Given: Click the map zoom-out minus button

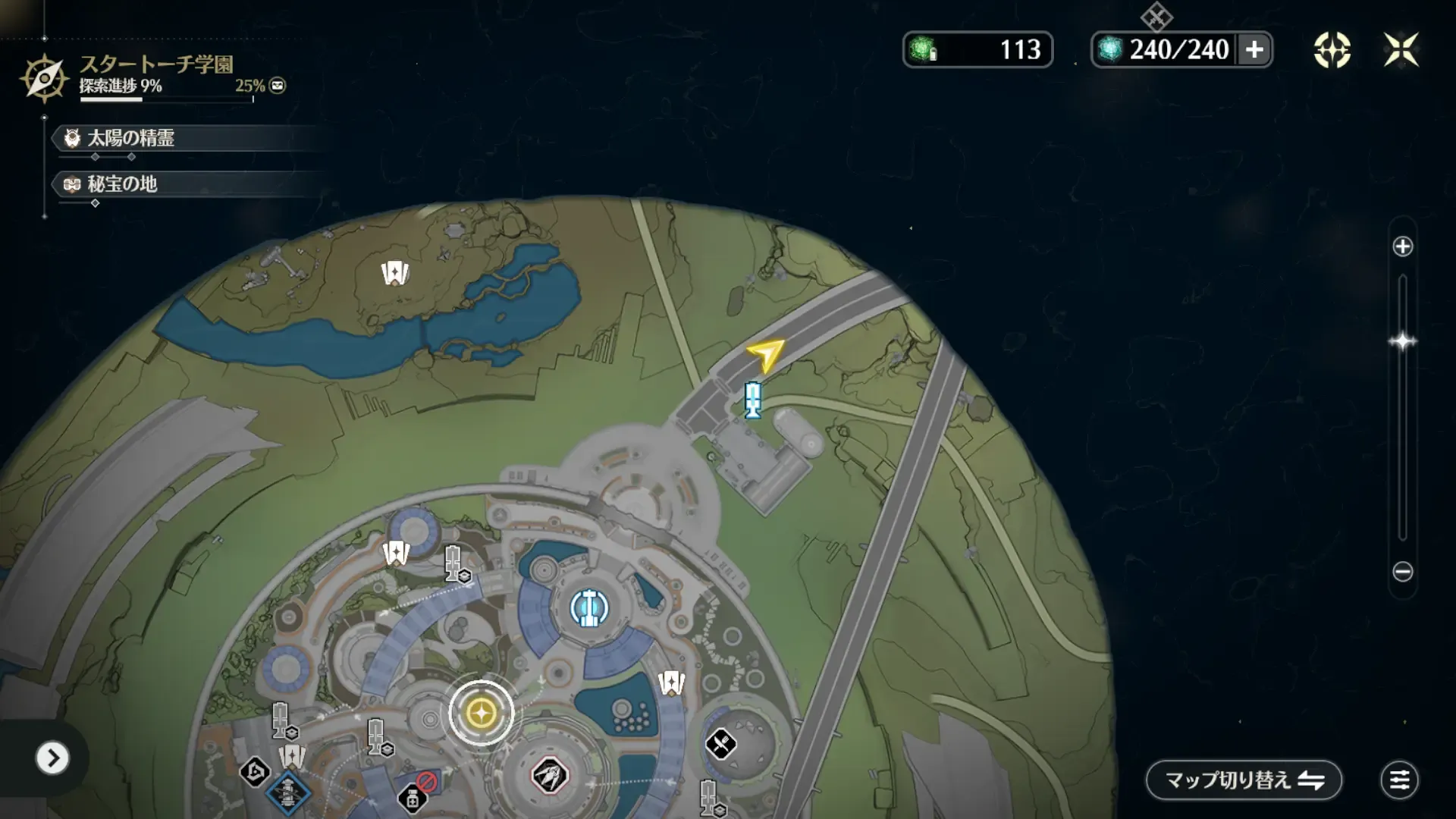Looking at the screenshot, I should click(1402, 572).
